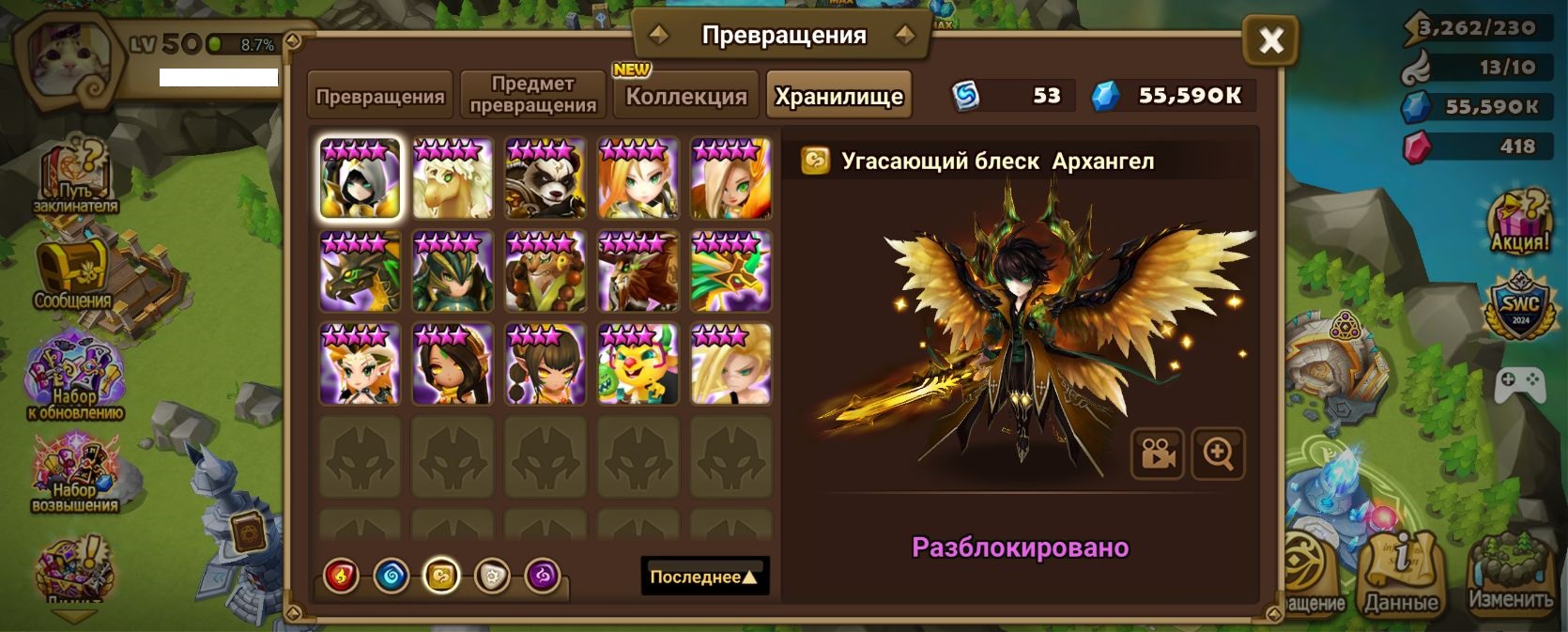Switch to the first Превращения tab
Viewport: 1568px width, 632px height.
379,96
